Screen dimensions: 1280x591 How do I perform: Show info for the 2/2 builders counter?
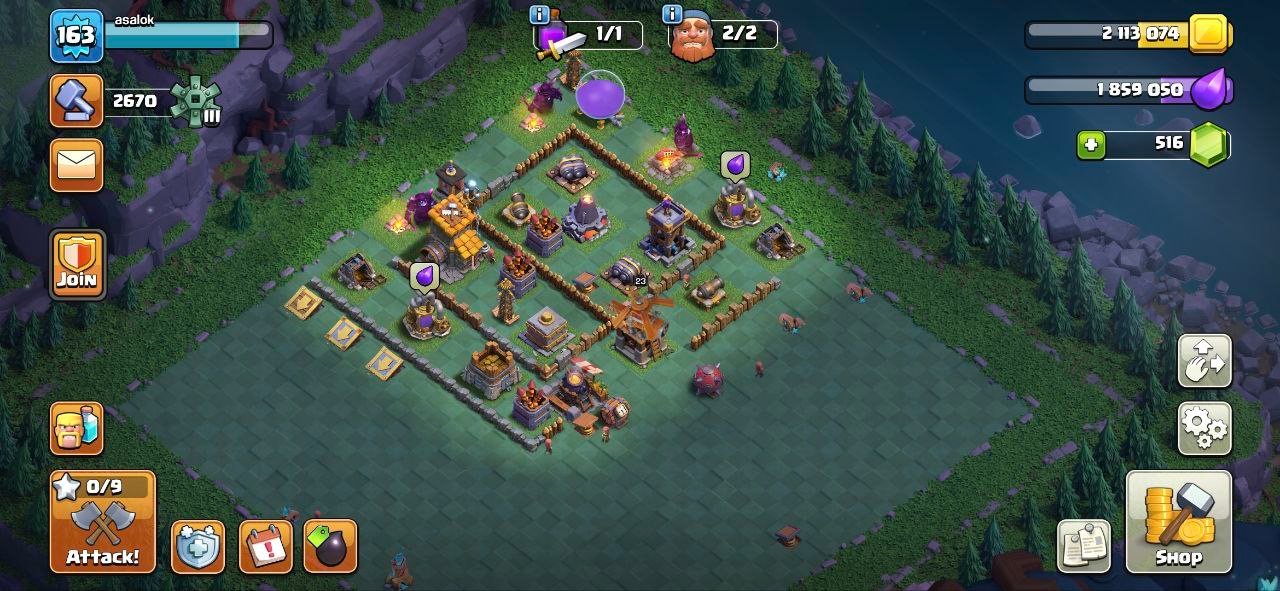click(672, 15)
